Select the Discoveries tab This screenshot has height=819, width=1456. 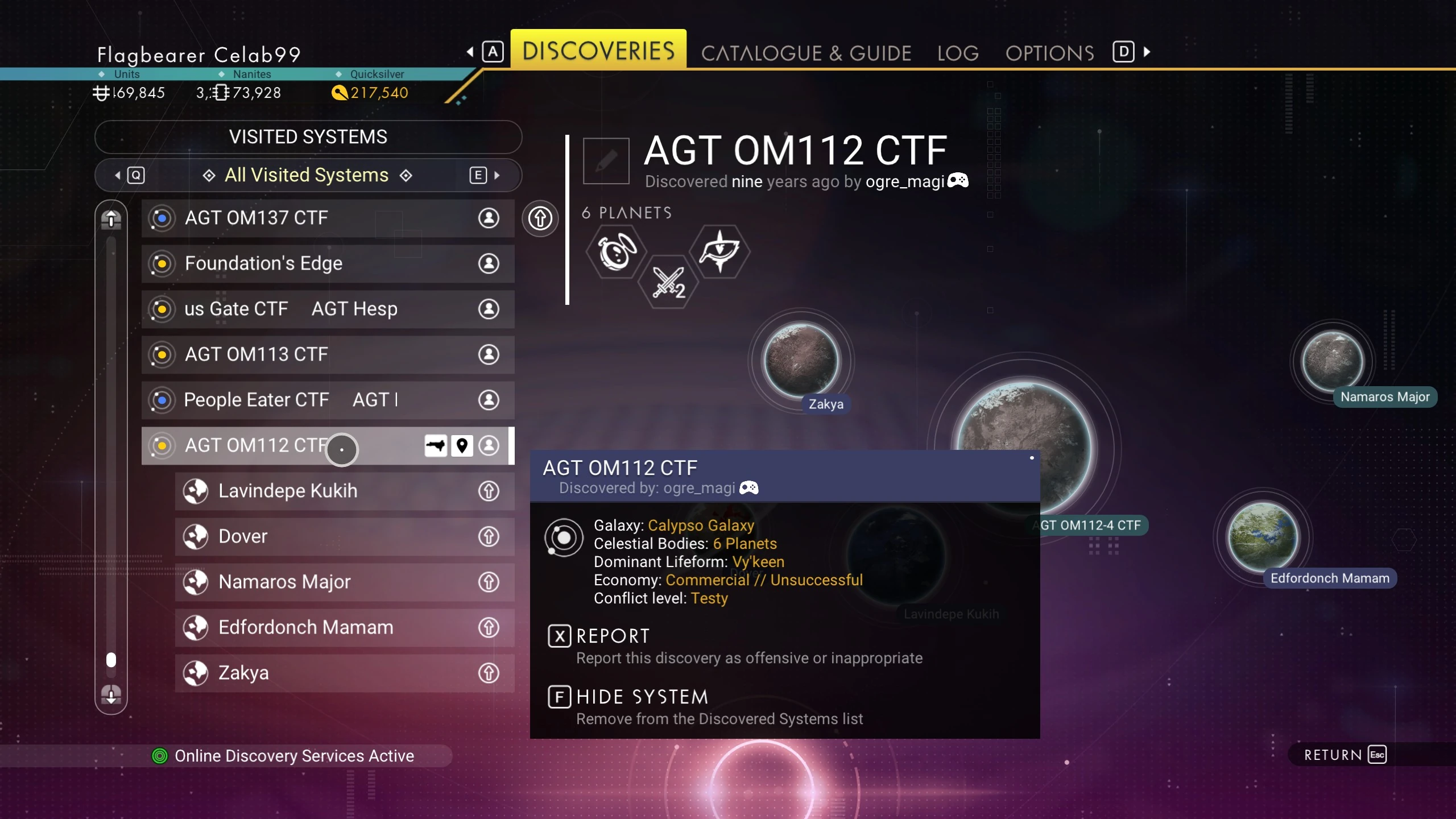pos(598,51)
